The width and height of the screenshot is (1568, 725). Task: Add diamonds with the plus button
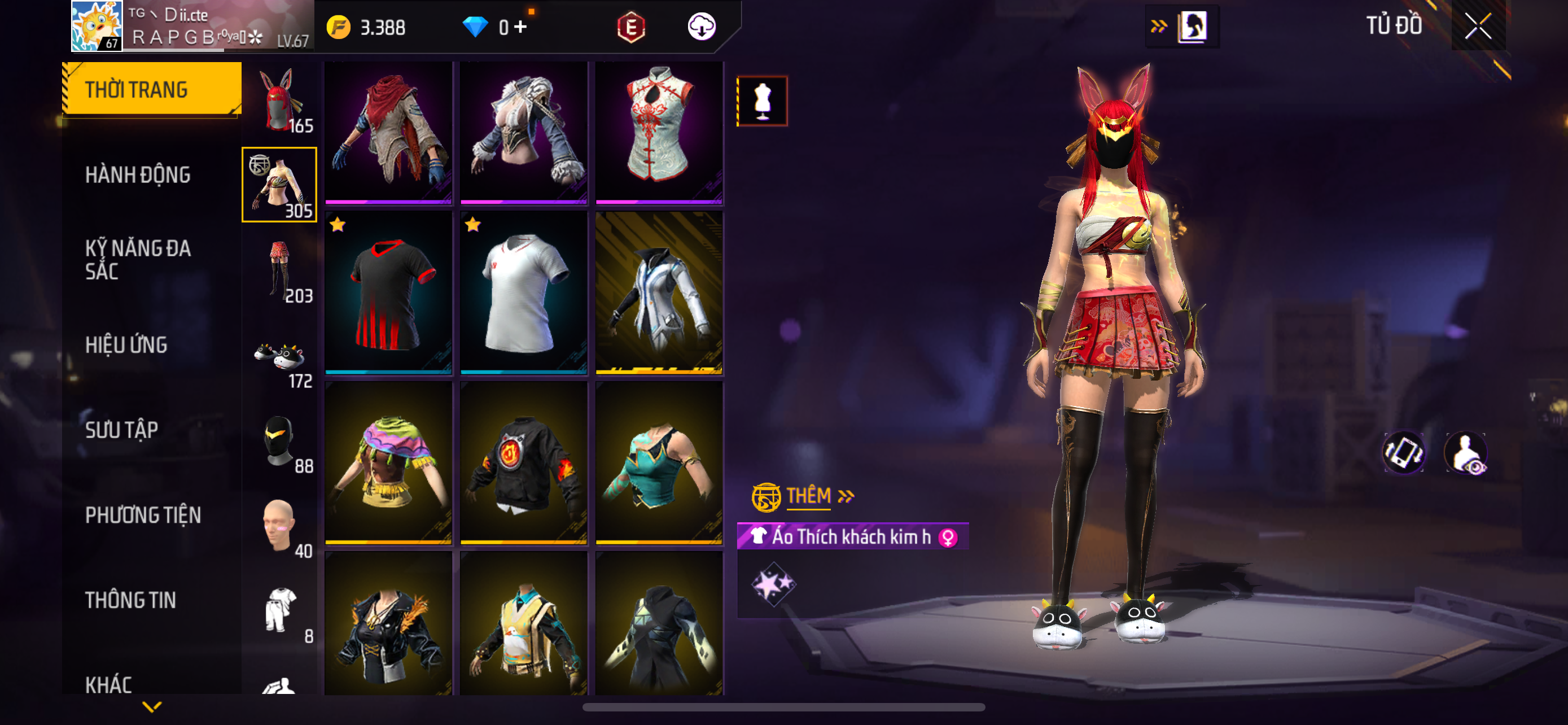(520, 27)
